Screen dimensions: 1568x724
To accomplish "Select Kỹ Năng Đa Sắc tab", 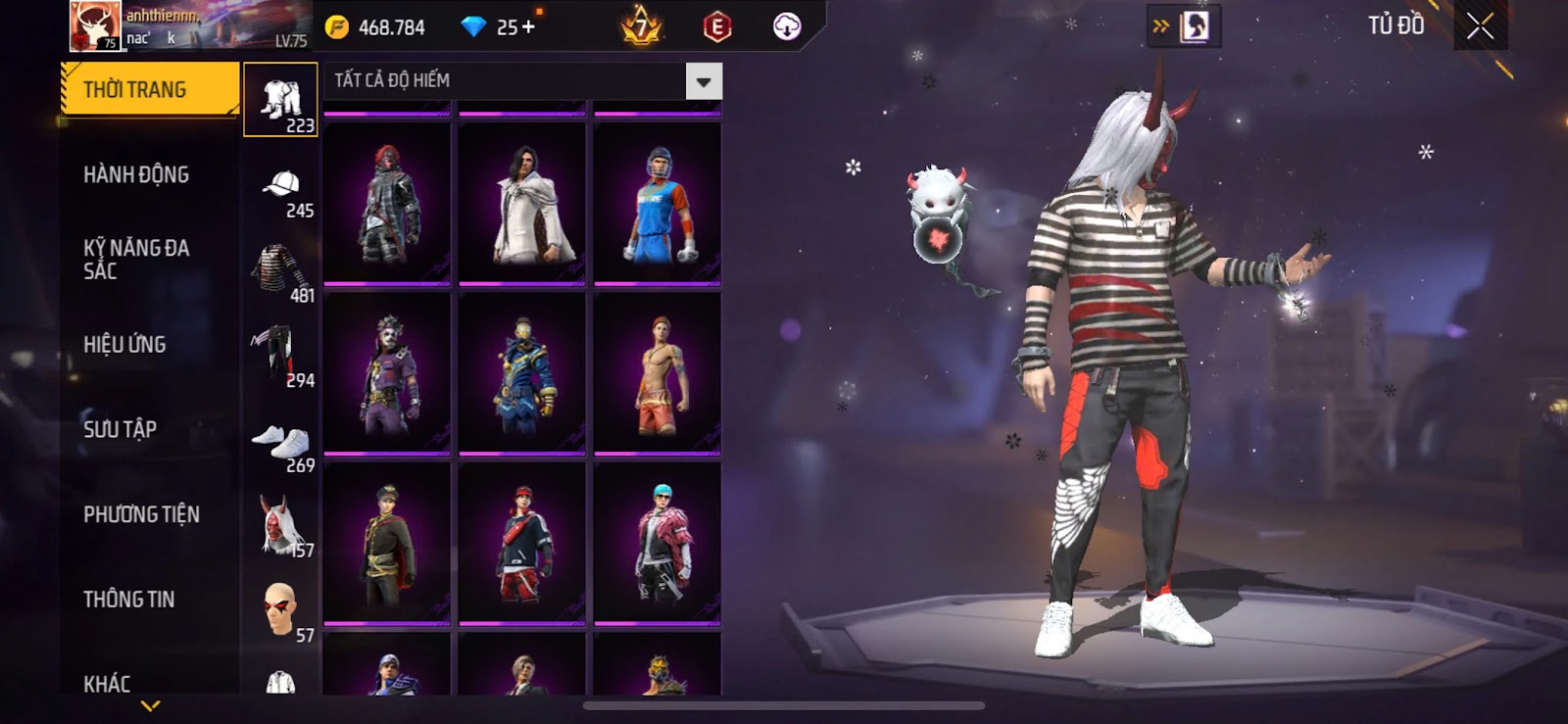I will tap(136, 259).
